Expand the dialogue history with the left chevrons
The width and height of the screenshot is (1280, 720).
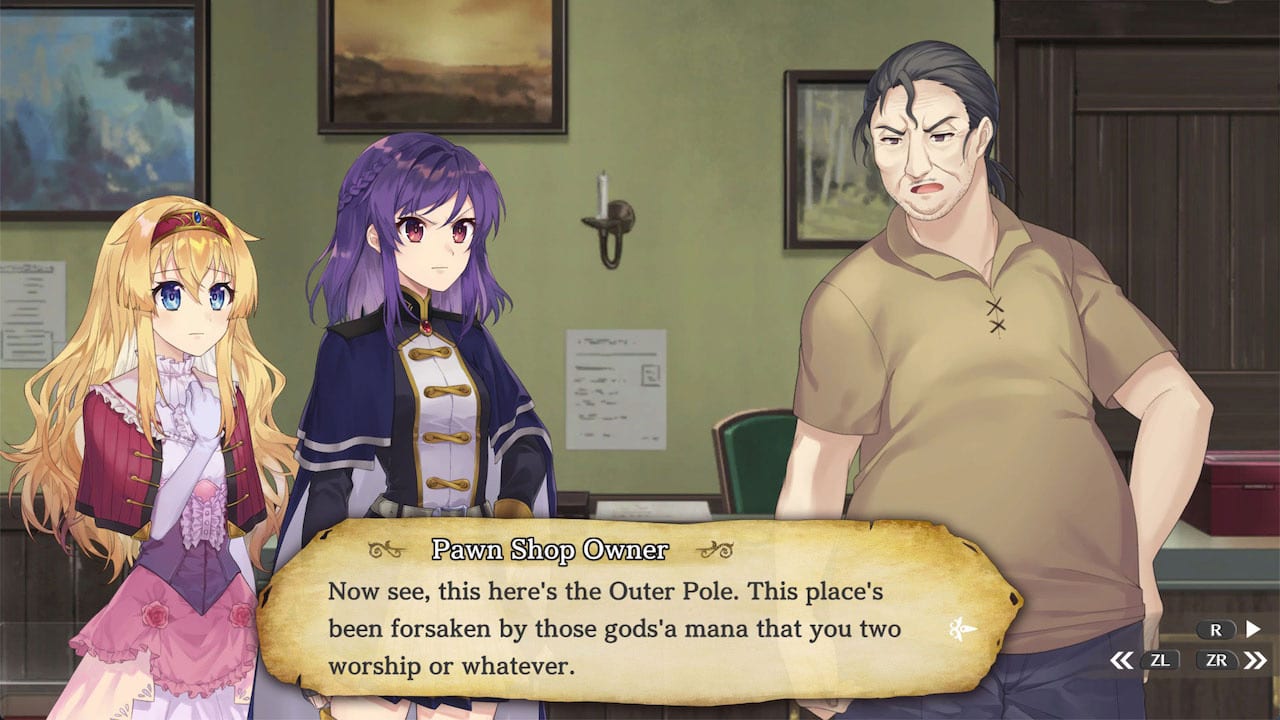click(x=1122, y=660)
